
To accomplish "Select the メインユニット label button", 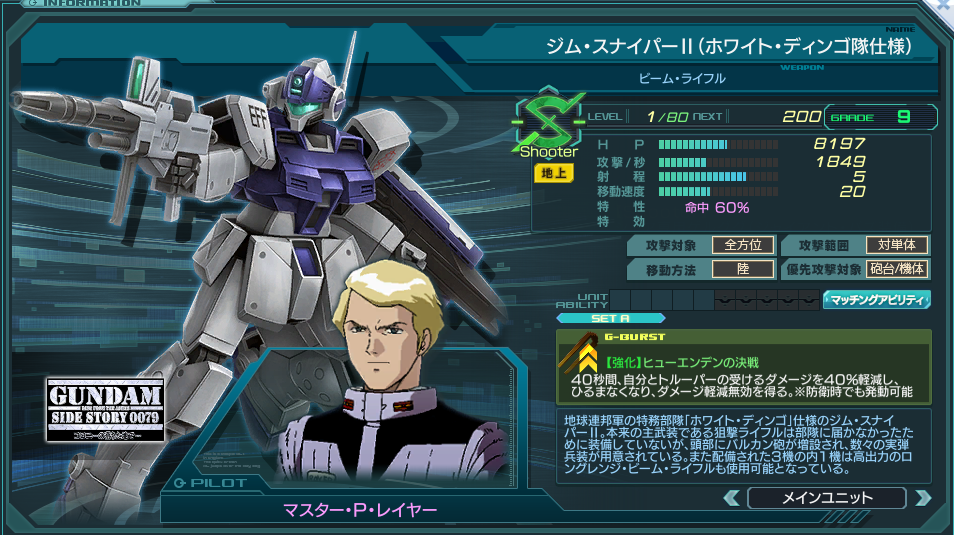I will click(x=826, y=498).
